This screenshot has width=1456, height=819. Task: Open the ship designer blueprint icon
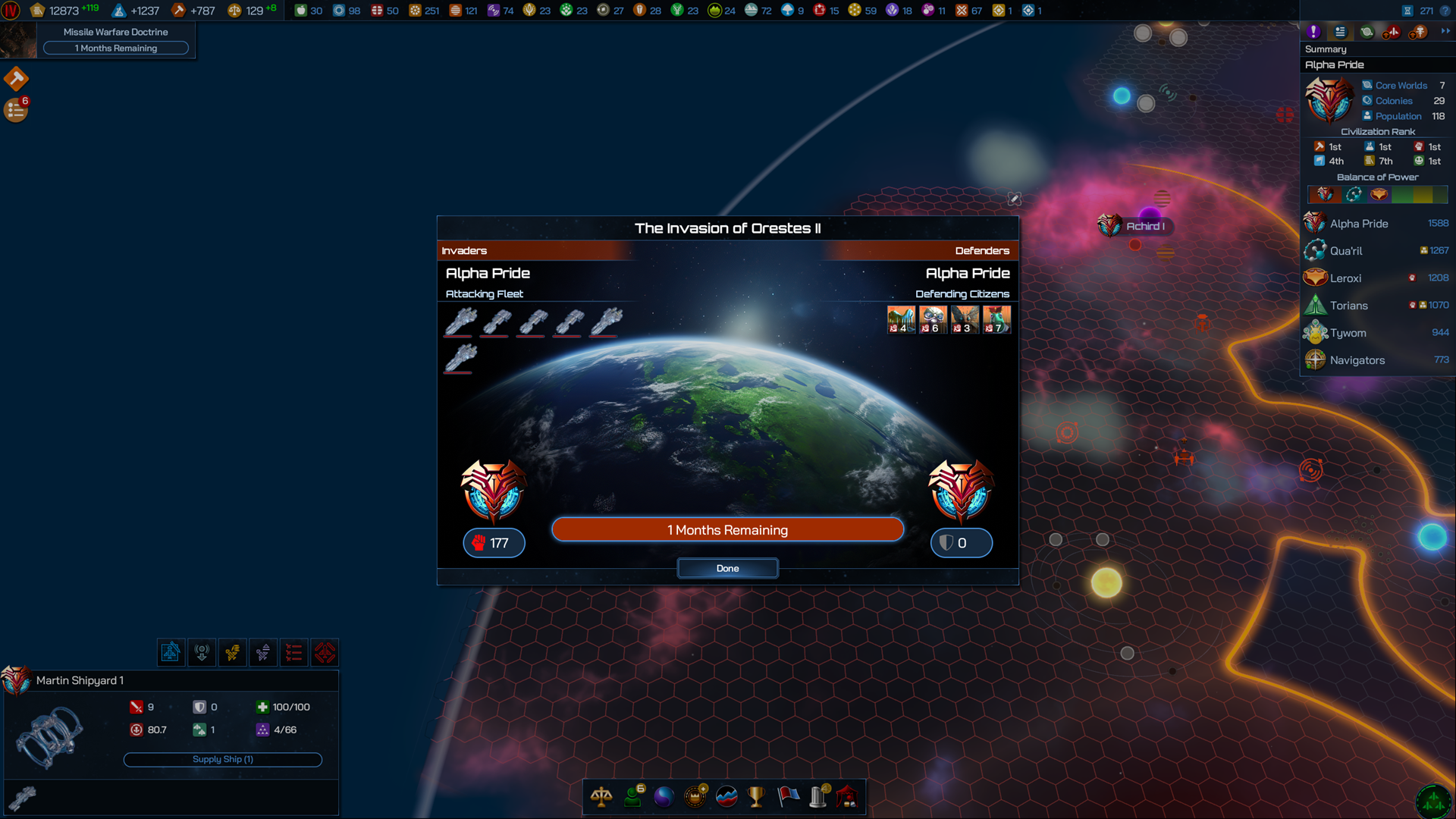[x=171, y=652]
